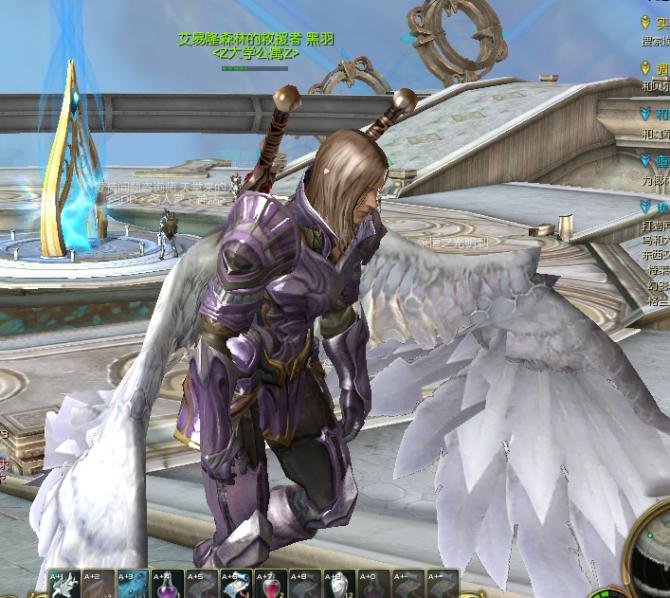The height and width of the screenshot is (598, 670).
Task: Use the brown item in slot A+2
Action: 97,585
